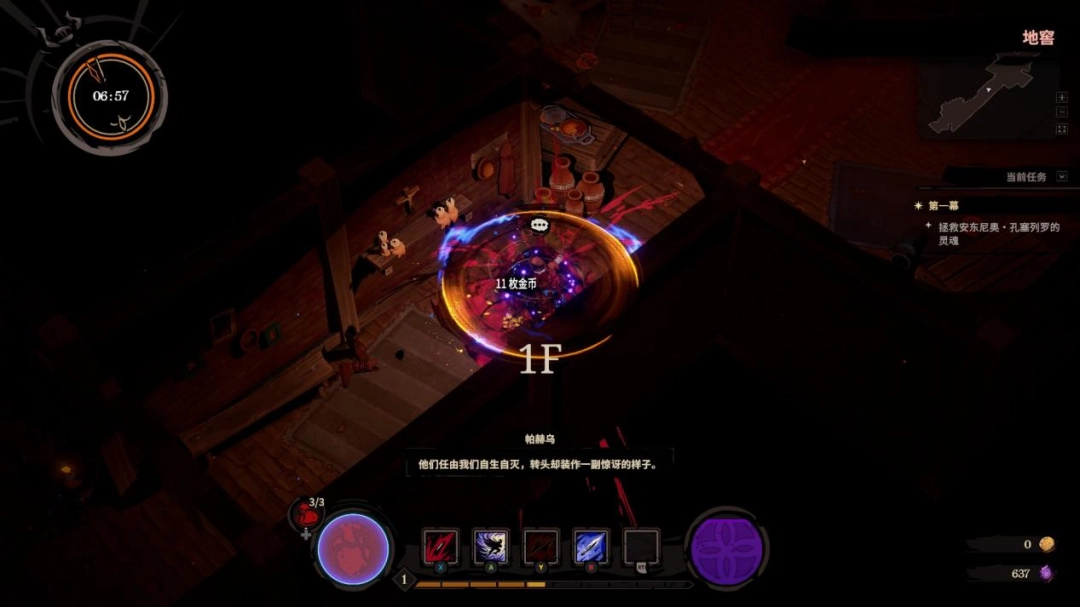This screenshot has width=1080, height=607.
Task: Select the 第一幕 quest entry
Action: point(944,206)
